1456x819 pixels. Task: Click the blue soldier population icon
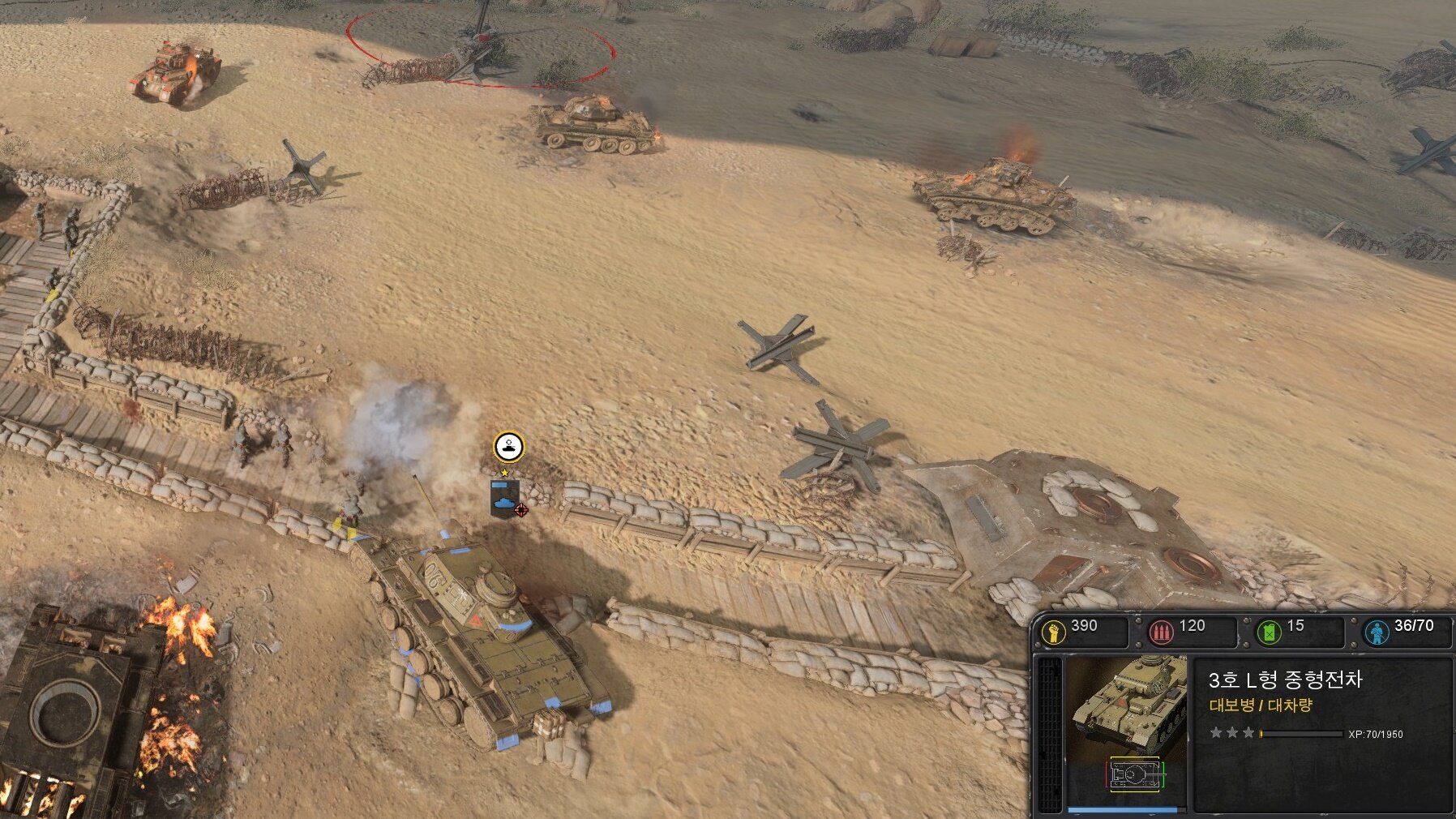1377,631
